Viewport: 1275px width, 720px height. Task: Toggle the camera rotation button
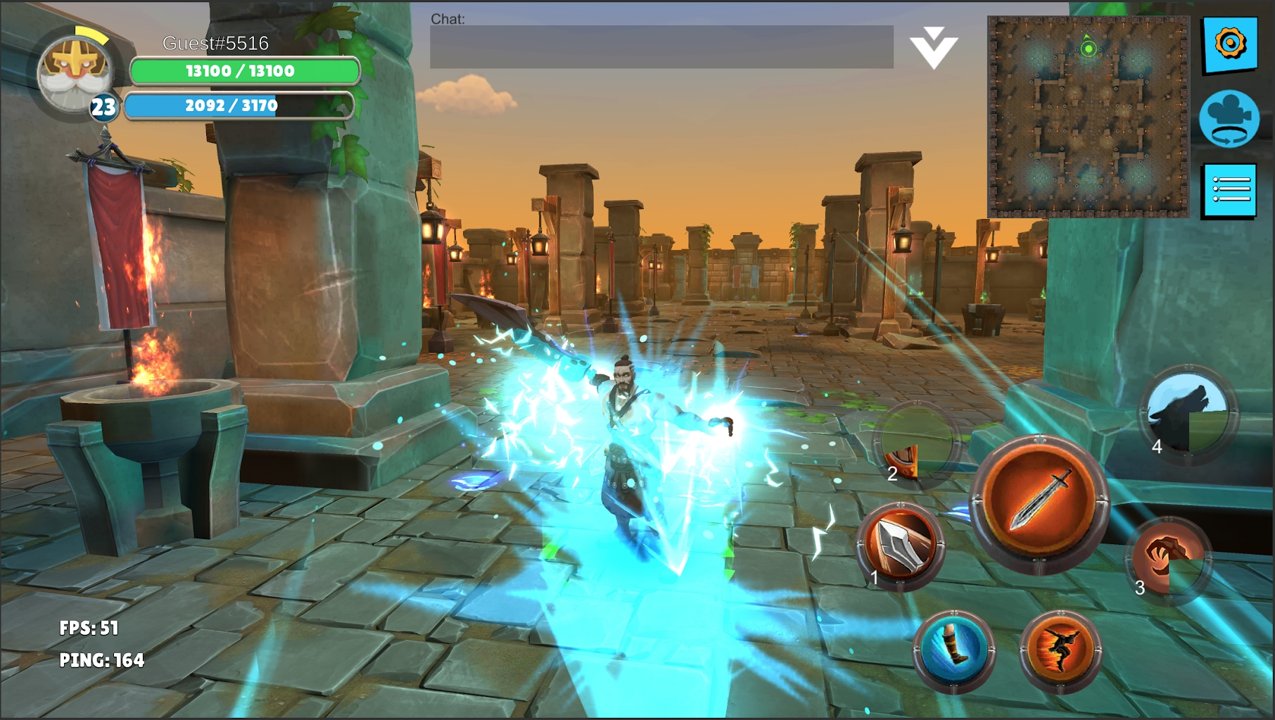point(1228,118)
